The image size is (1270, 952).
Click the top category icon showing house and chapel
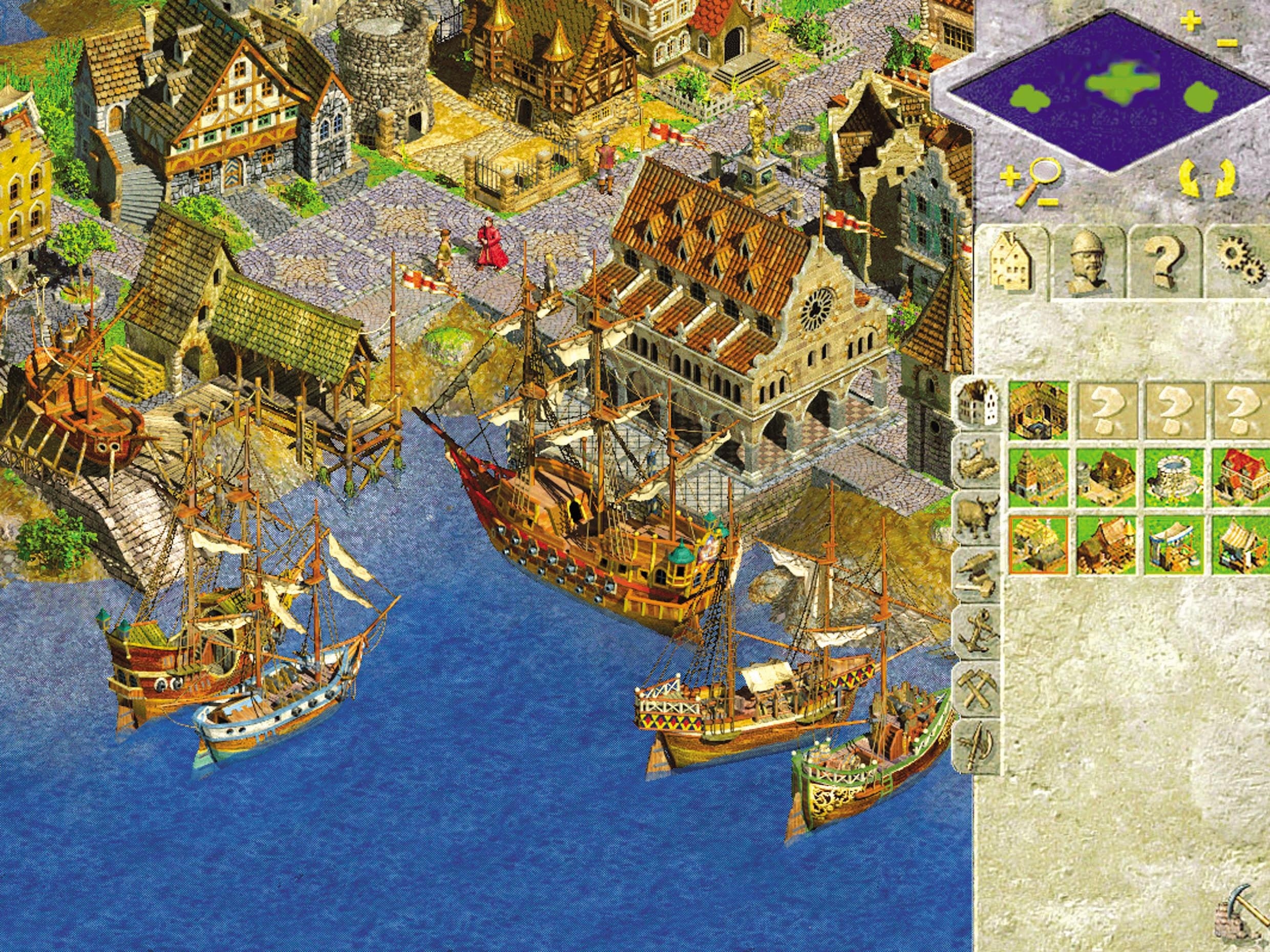978,402
